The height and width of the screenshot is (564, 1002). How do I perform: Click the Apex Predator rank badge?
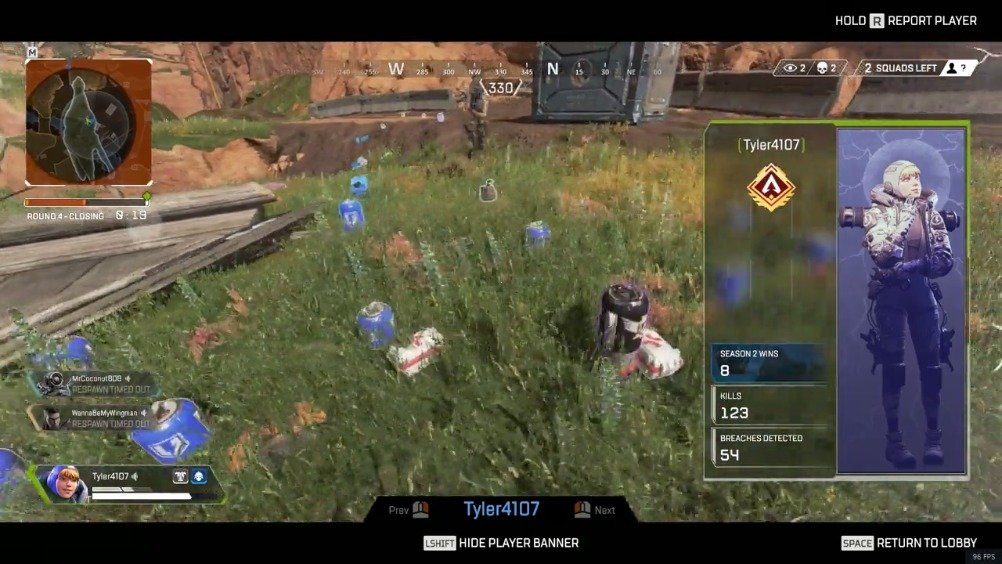pyautogui.click(x=769, y=187)
